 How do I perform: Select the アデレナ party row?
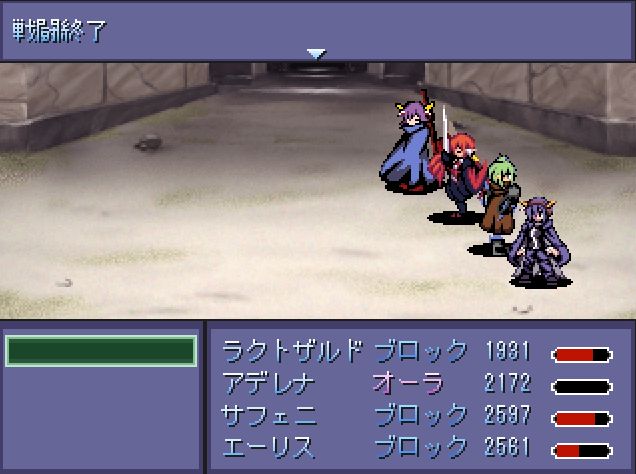click(417, 382)
